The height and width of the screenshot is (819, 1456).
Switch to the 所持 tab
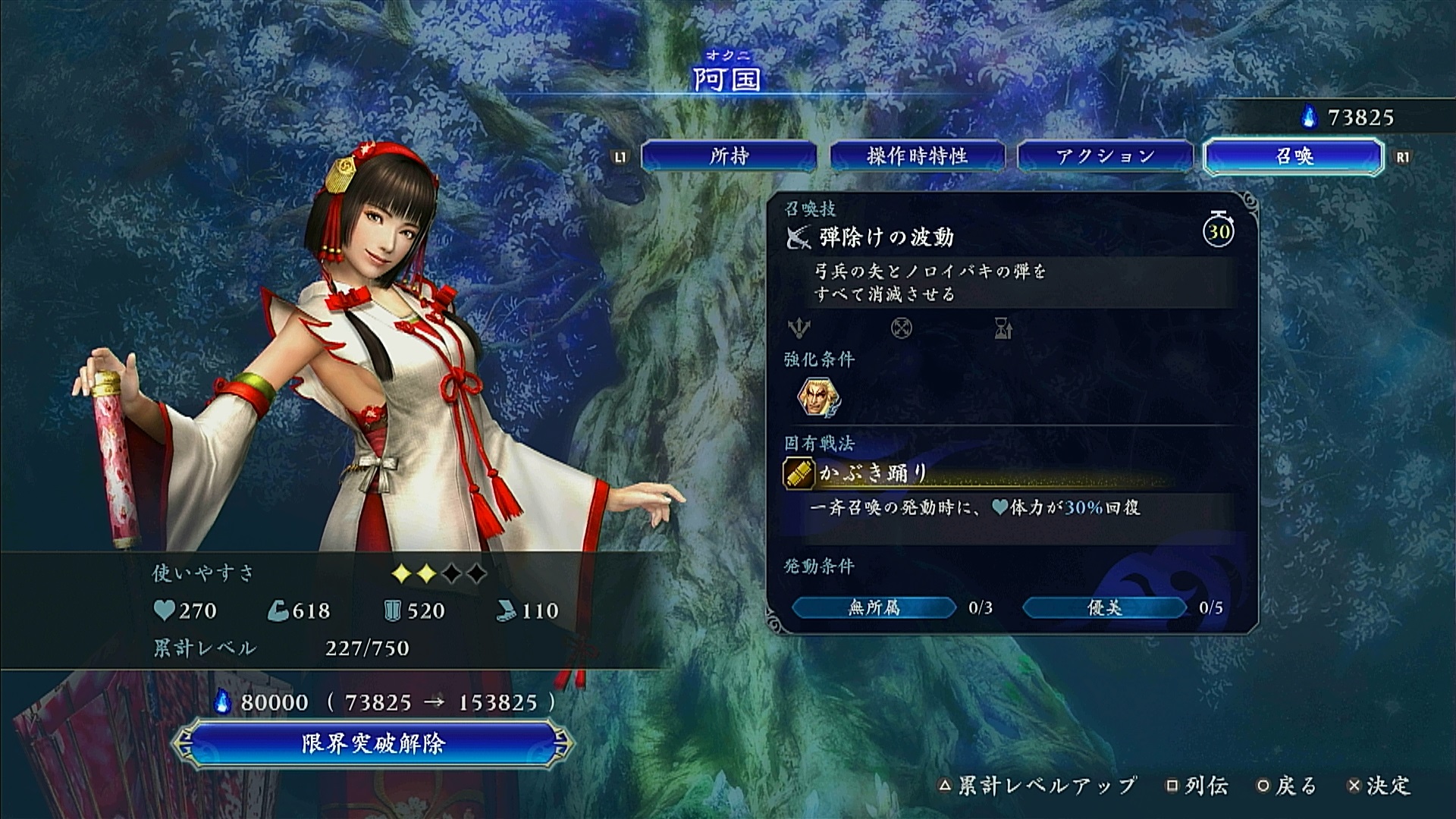click(x=729, y=157)
